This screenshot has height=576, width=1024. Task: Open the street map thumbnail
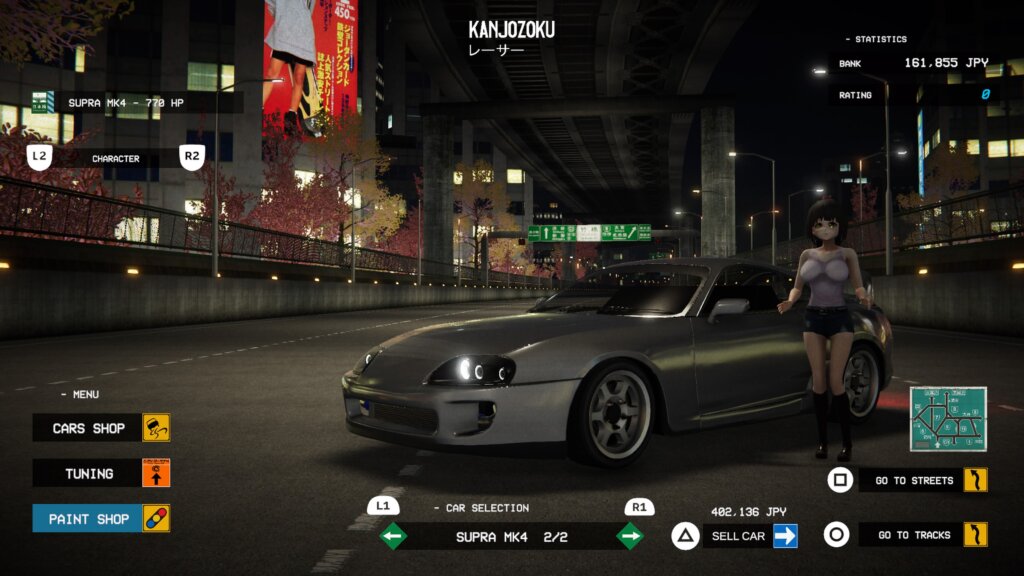(948, 419)
